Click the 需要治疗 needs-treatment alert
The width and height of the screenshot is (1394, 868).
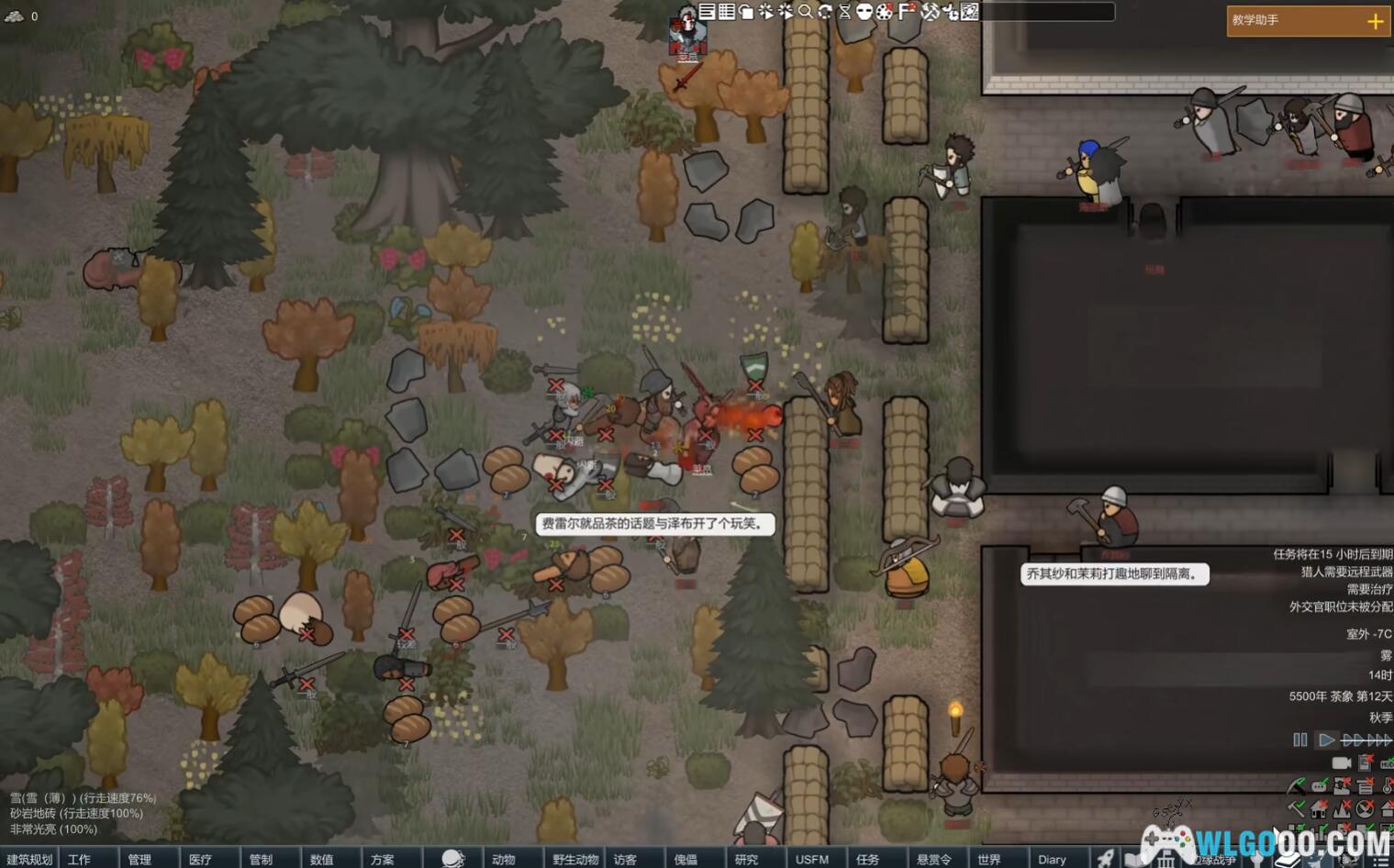[1368, 589]
